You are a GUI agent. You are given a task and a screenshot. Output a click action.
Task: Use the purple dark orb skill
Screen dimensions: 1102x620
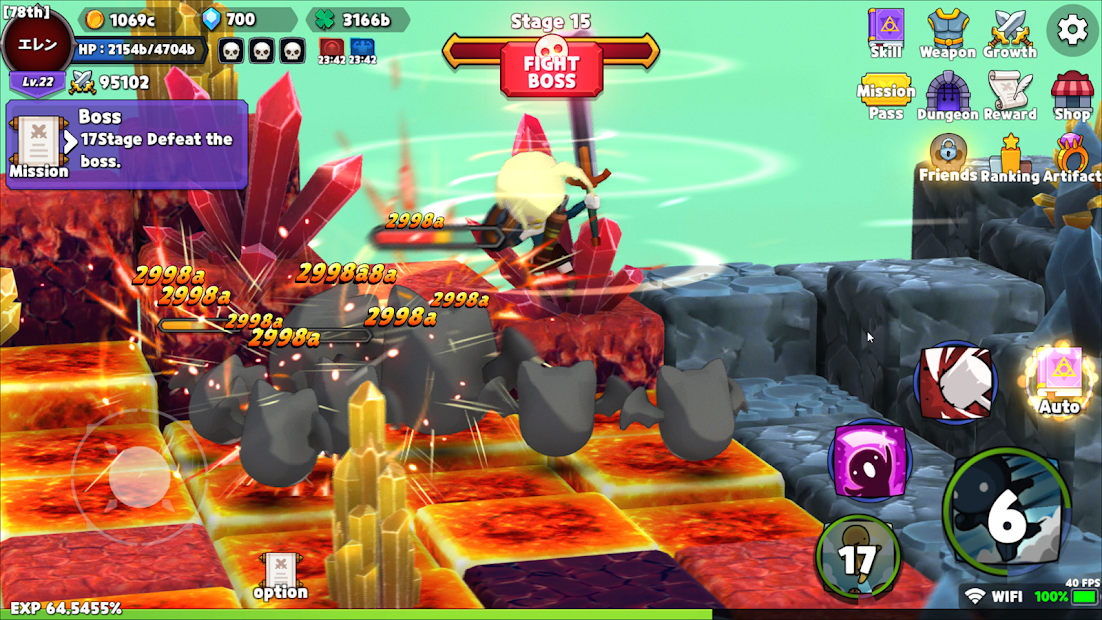(x=869, y=460)
